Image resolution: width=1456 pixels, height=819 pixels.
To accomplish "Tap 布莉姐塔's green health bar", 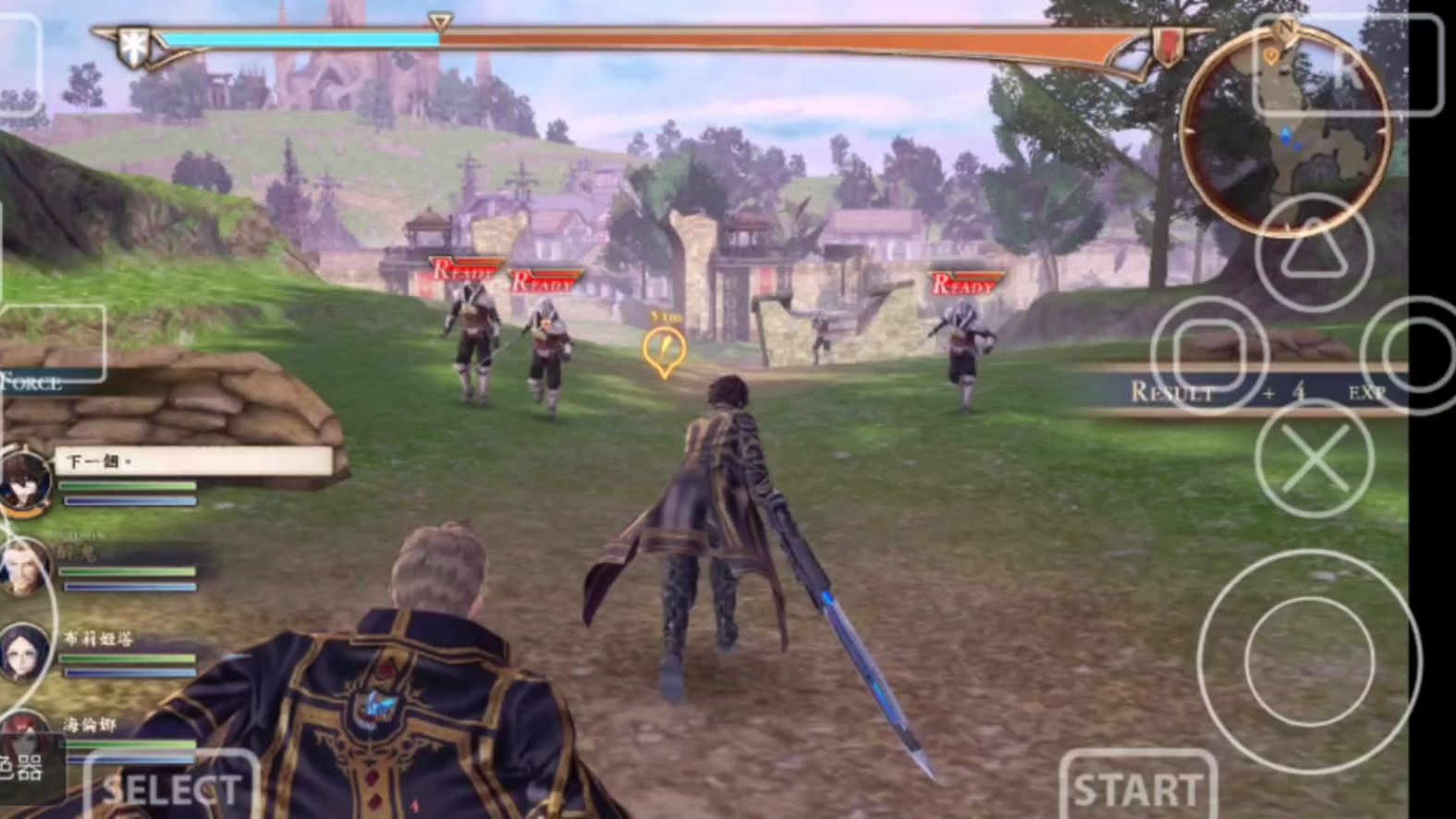I will [129, 660].
